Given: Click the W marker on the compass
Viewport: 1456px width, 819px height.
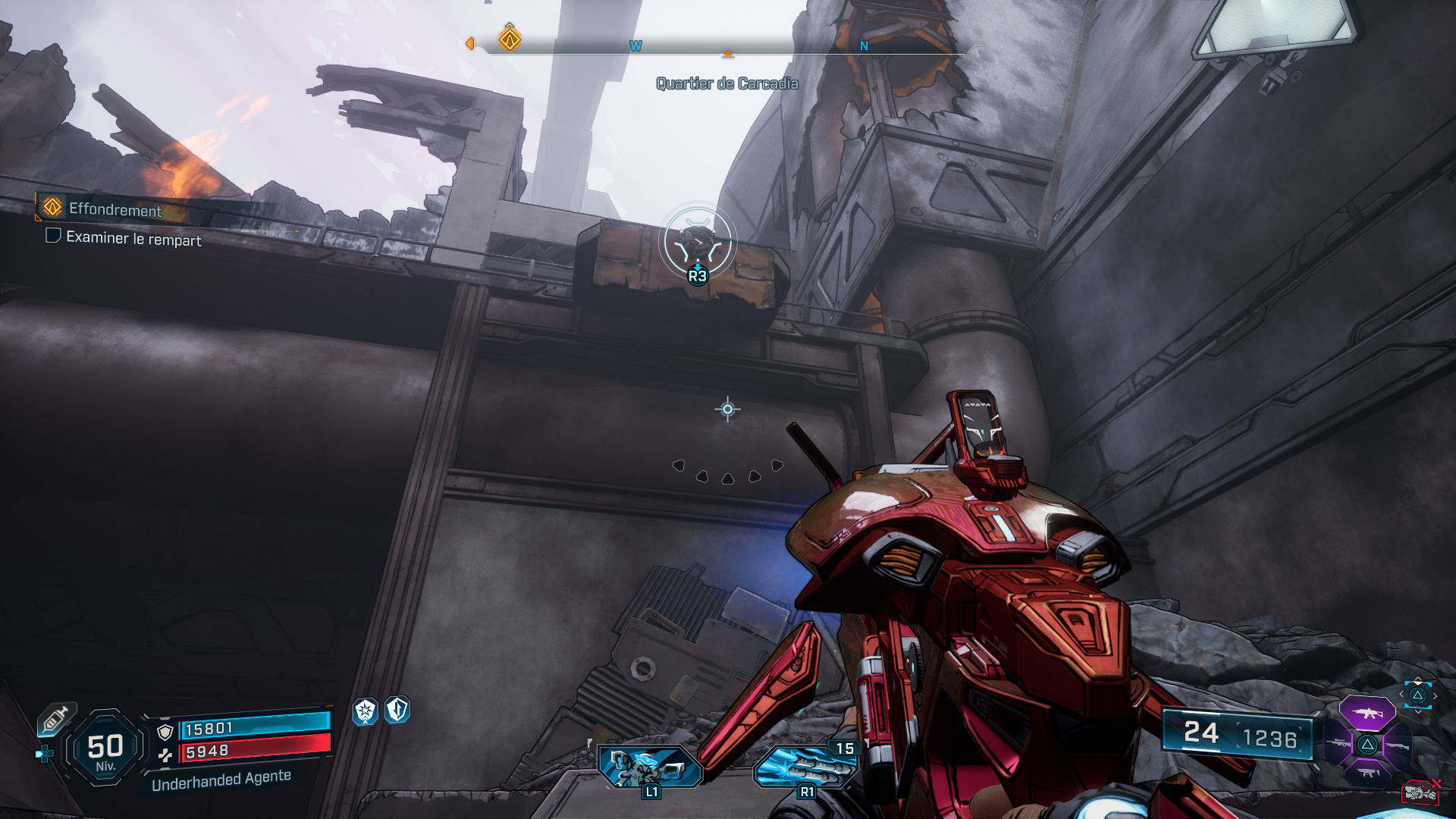Looking at the screenshot, I should click(635, 45).
